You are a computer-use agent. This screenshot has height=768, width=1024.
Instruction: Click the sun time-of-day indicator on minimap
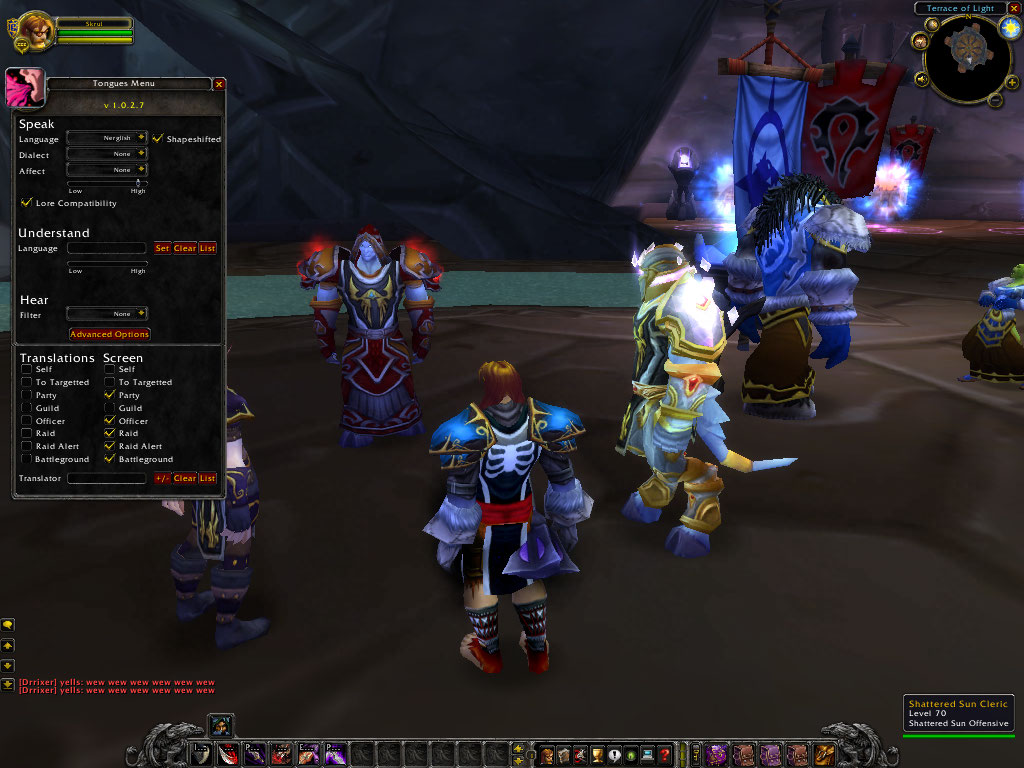pyautogui.click(x=1010, y=28)
